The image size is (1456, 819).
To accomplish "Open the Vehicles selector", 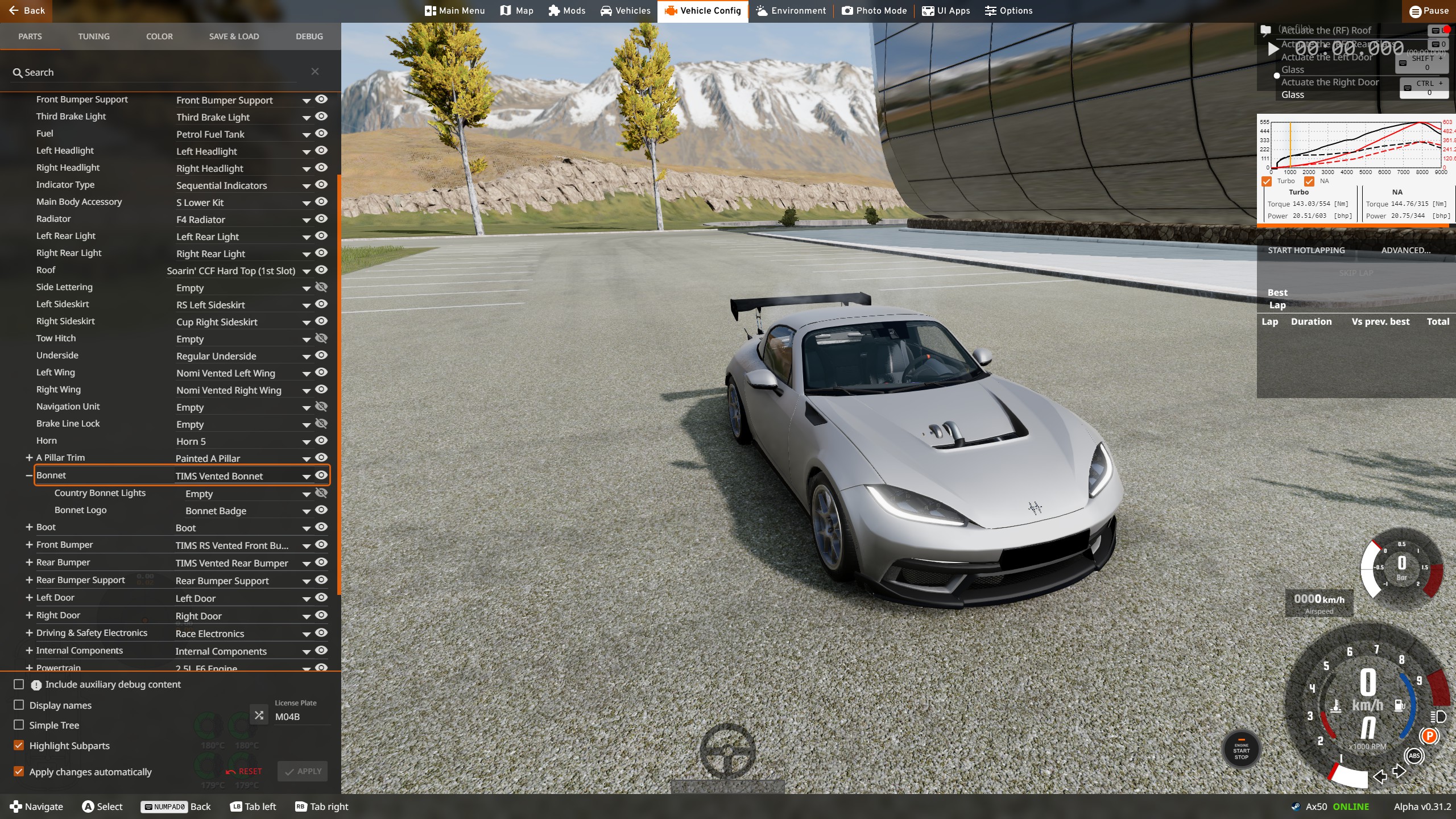I will pos(625,11).
